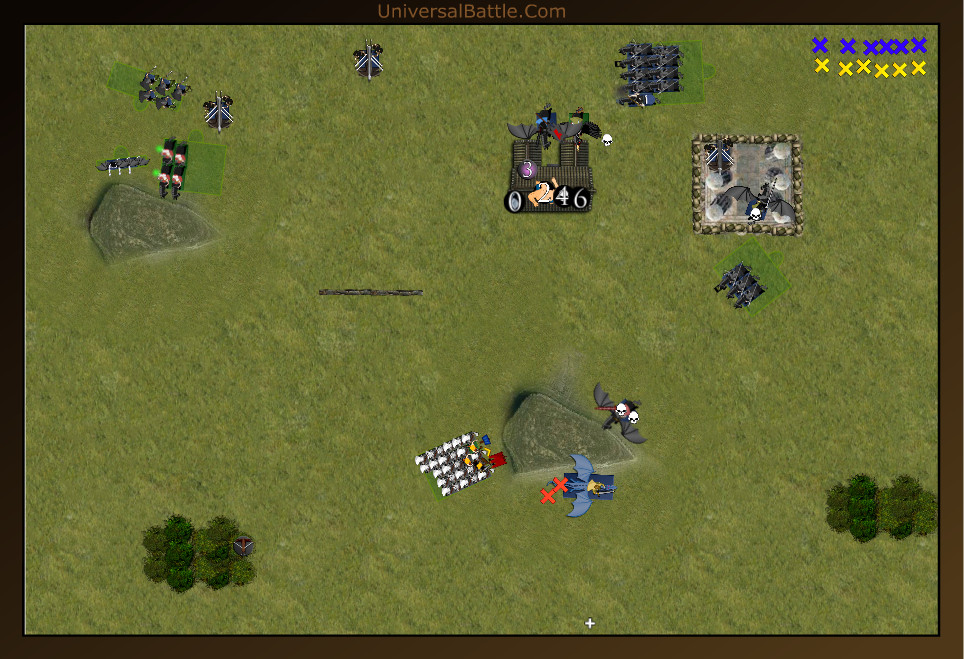Select the round dark token by the forest
This screenshot has width=964, height=659.
click(243, 545)
